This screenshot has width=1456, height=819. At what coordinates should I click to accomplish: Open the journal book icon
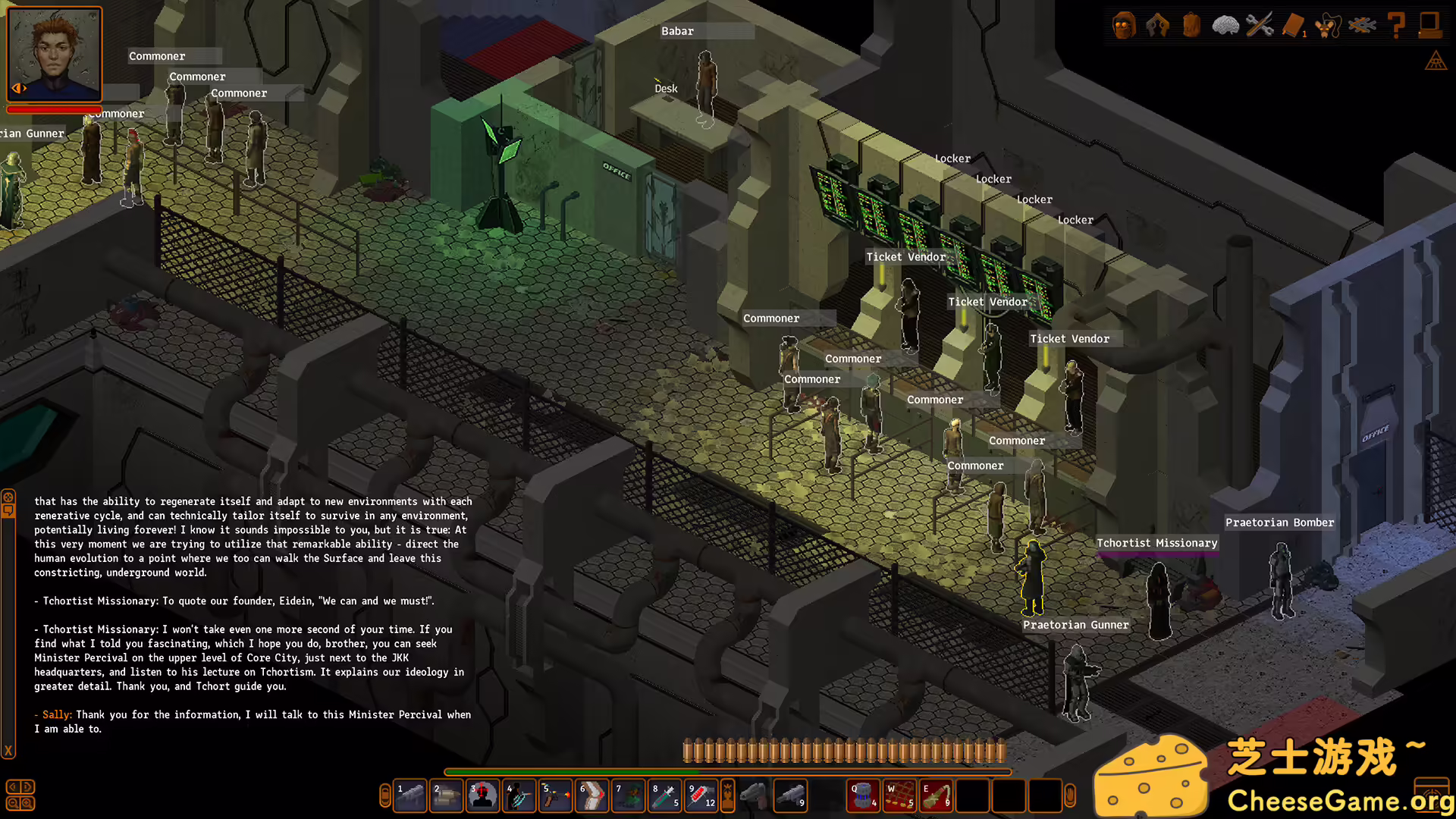[1294, 25]
